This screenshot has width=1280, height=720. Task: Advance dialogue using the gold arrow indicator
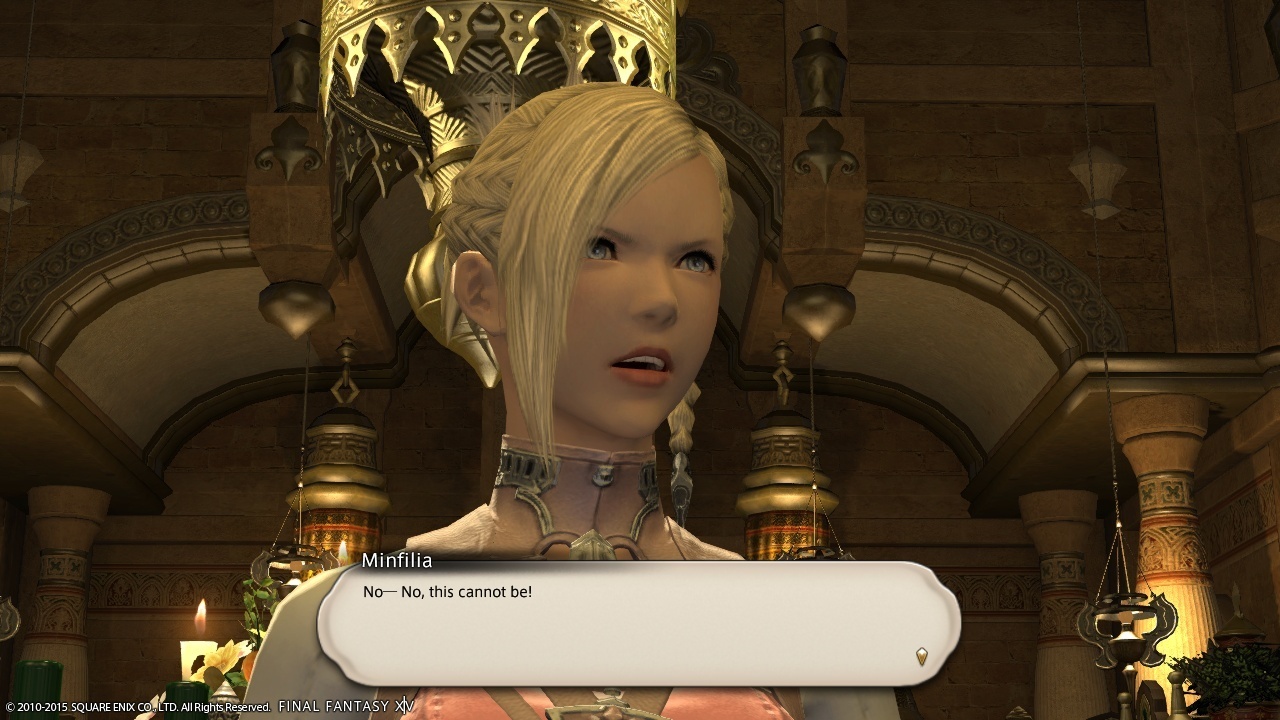point(921,656)
